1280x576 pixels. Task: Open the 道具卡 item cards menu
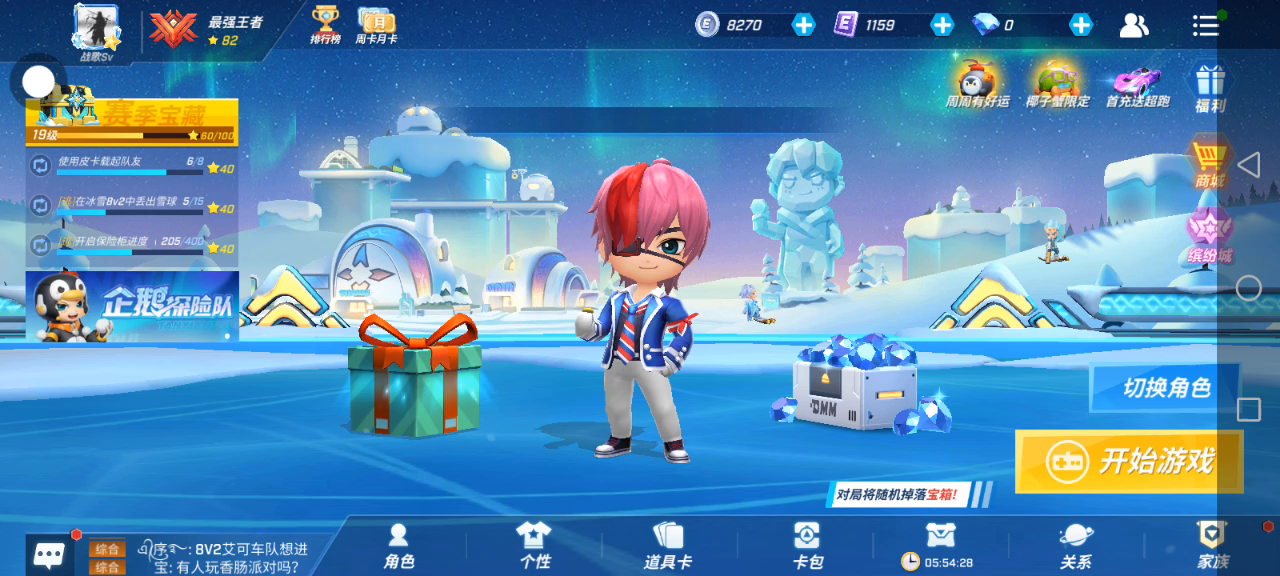(x=668, y=546)
